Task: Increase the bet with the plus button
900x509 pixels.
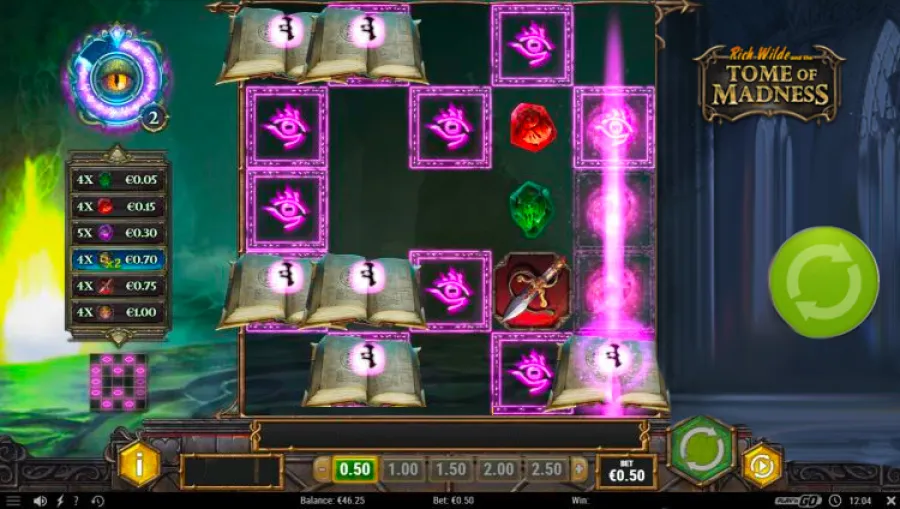Action: 579,469
